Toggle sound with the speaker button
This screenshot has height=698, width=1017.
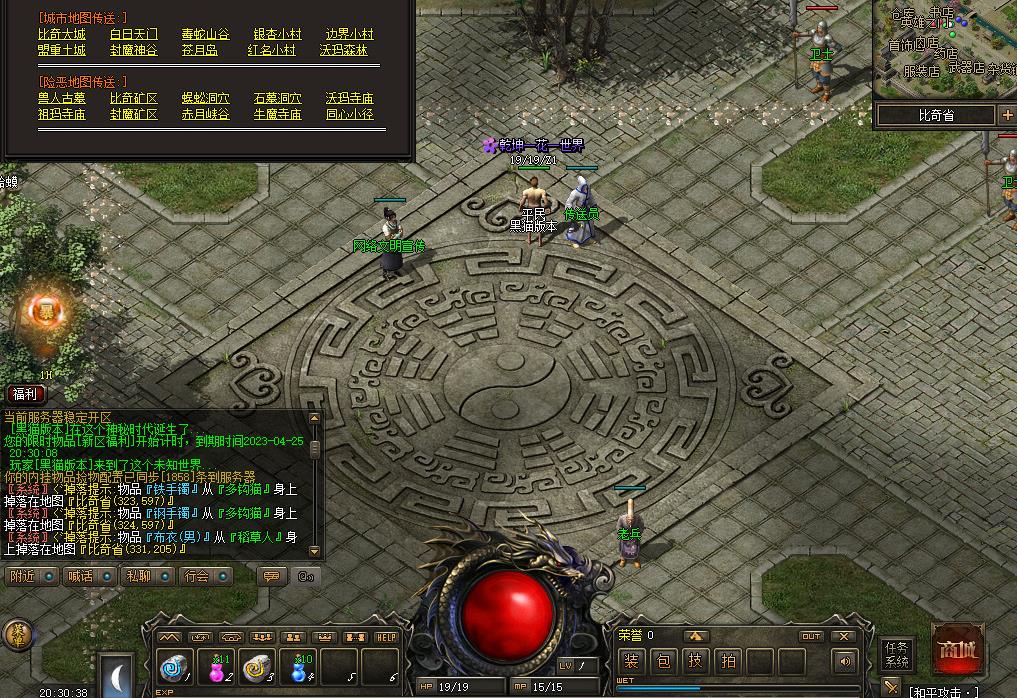coord(845,661)
